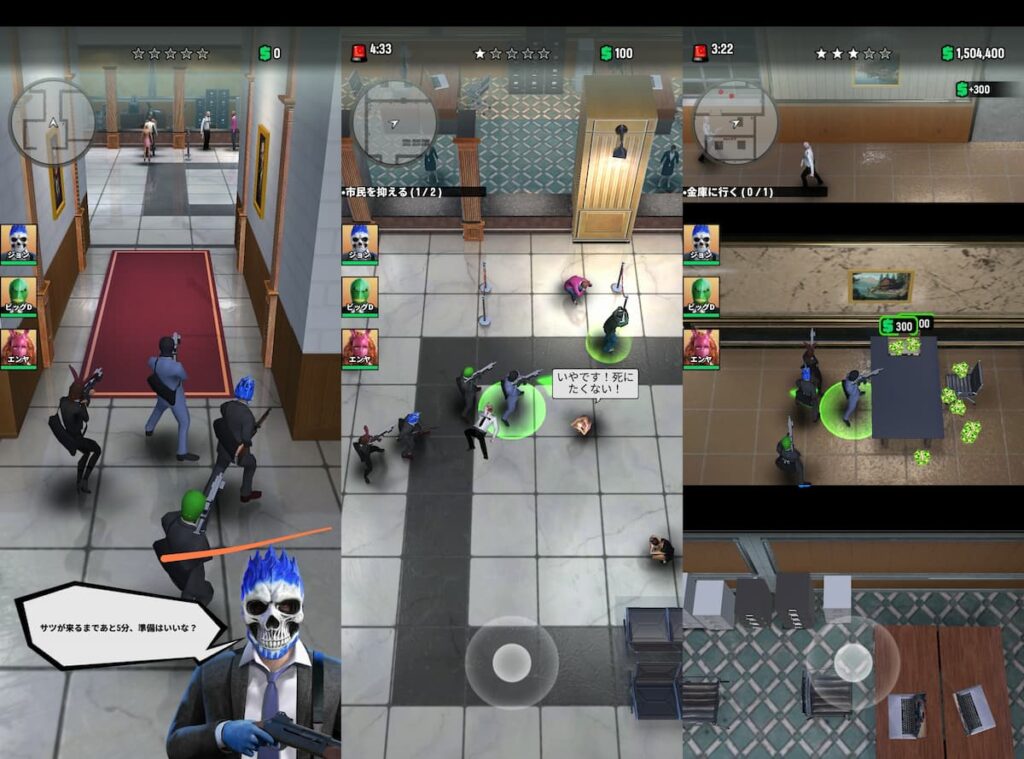The image size is (1024, 759).
Task: Pick エンヤ's pink mask portrait in the 3:22 view
Action: coord(702,349)
